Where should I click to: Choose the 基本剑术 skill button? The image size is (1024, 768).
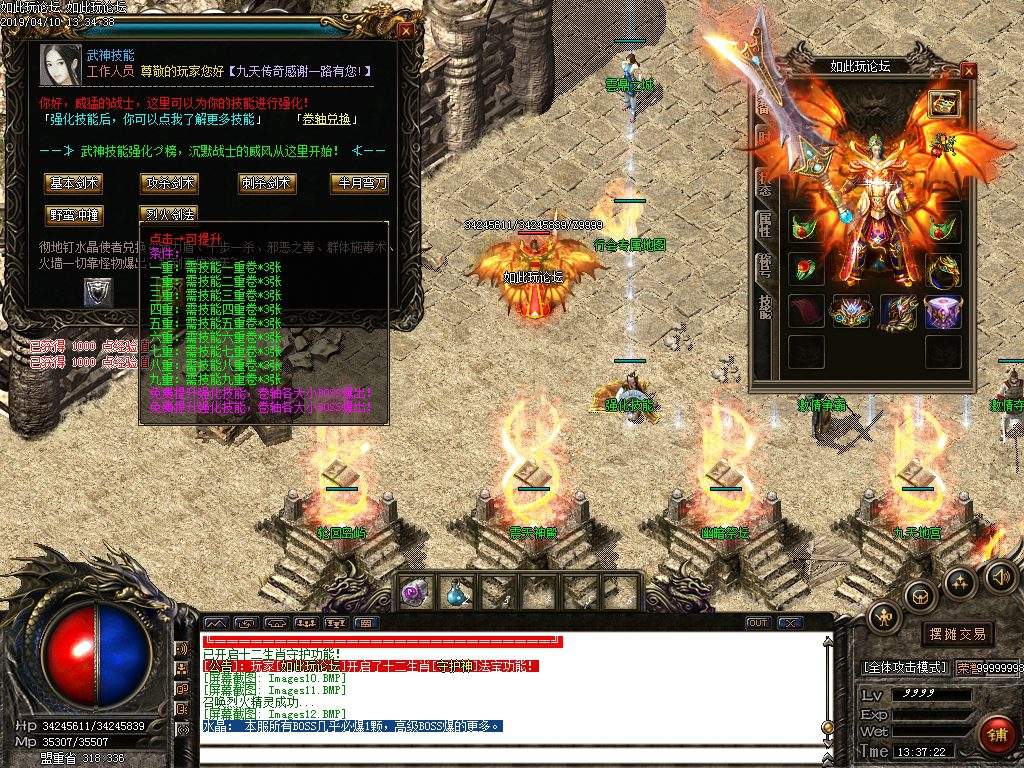(x=73, y=183)
